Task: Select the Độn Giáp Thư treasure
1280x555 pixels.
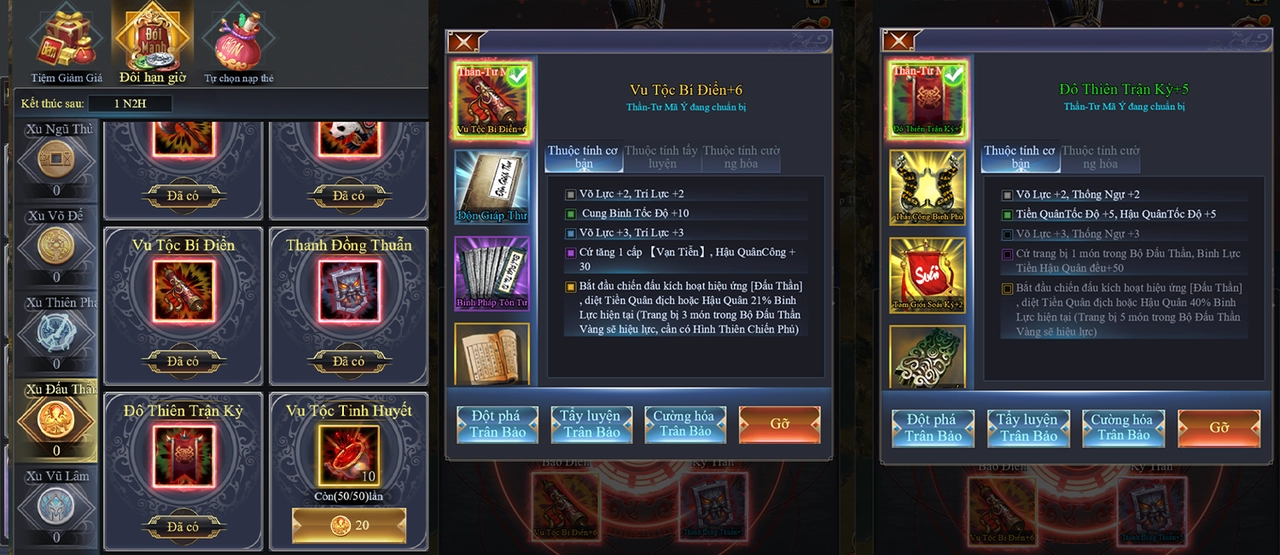Action: click(491, 186)
